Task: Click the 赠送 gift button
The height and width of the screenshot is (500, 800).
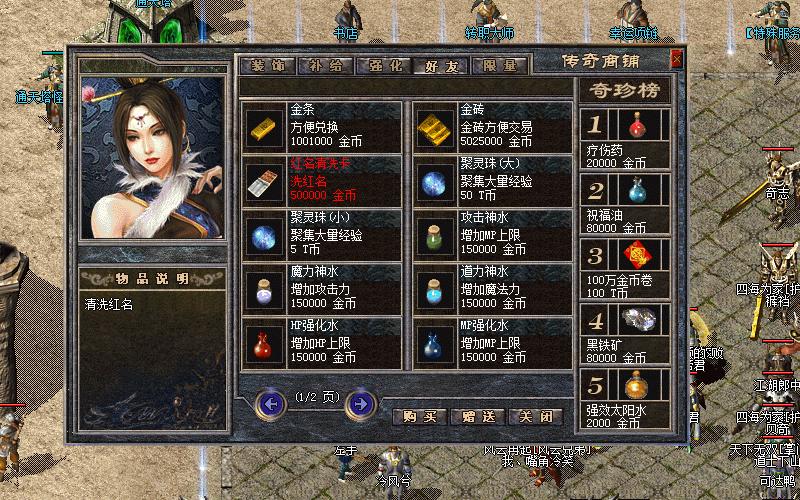Action: click(x=477, y=416)
